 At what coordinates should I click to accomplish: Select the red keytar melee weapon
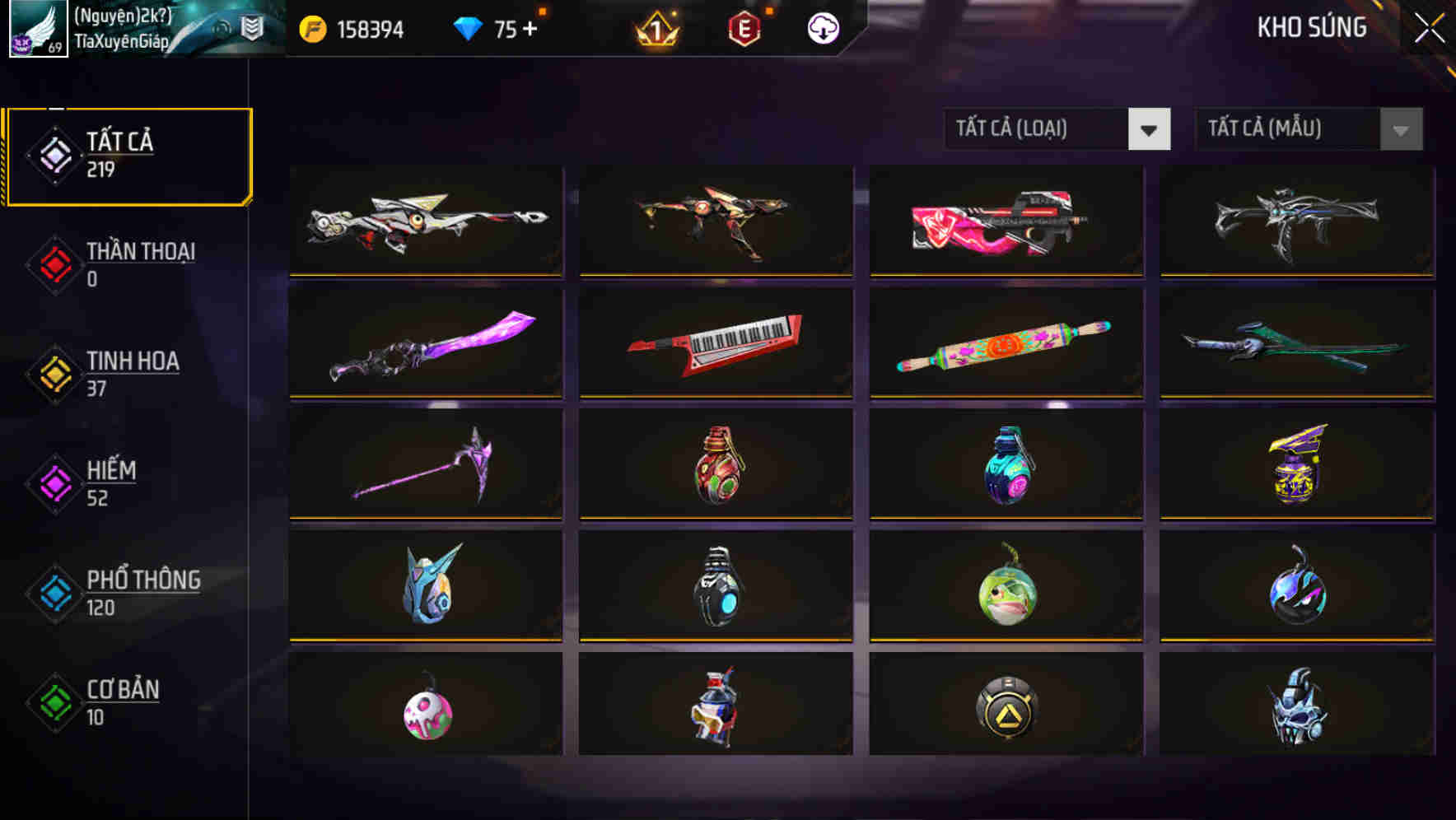[716, 343]
